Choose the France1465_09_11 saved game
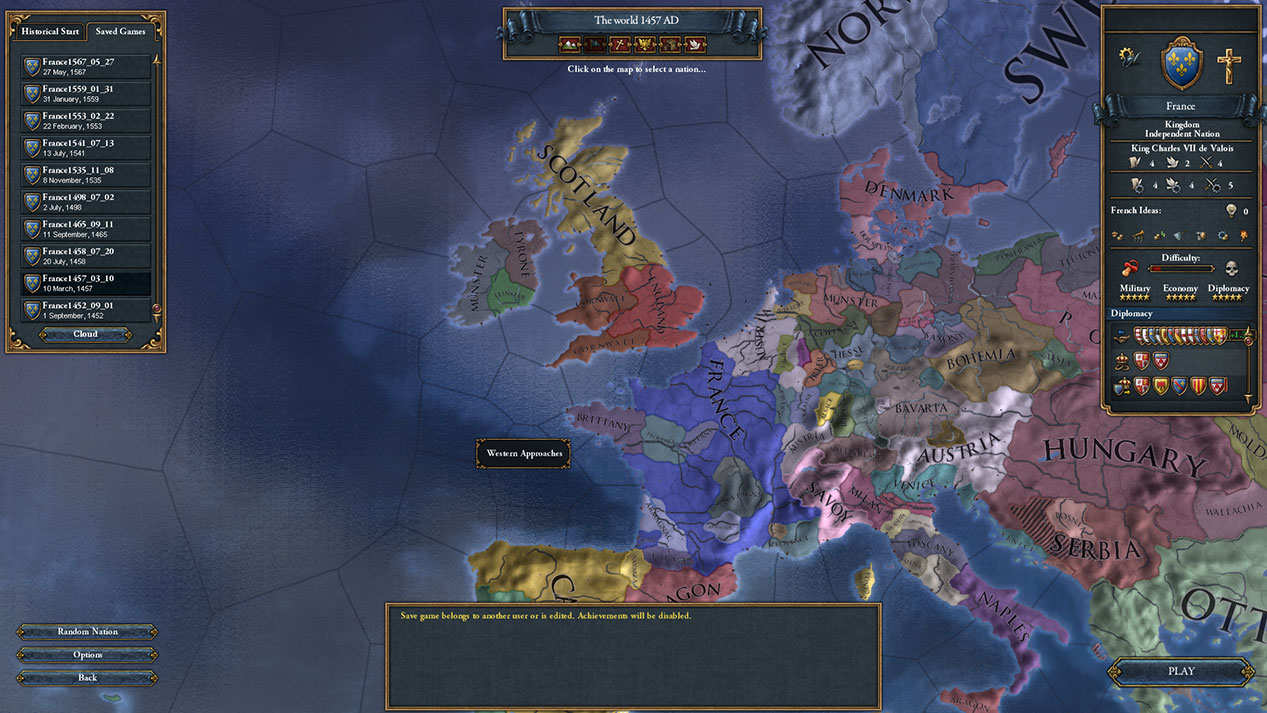Screen dimensions: 1267x713 coord(86,229)
